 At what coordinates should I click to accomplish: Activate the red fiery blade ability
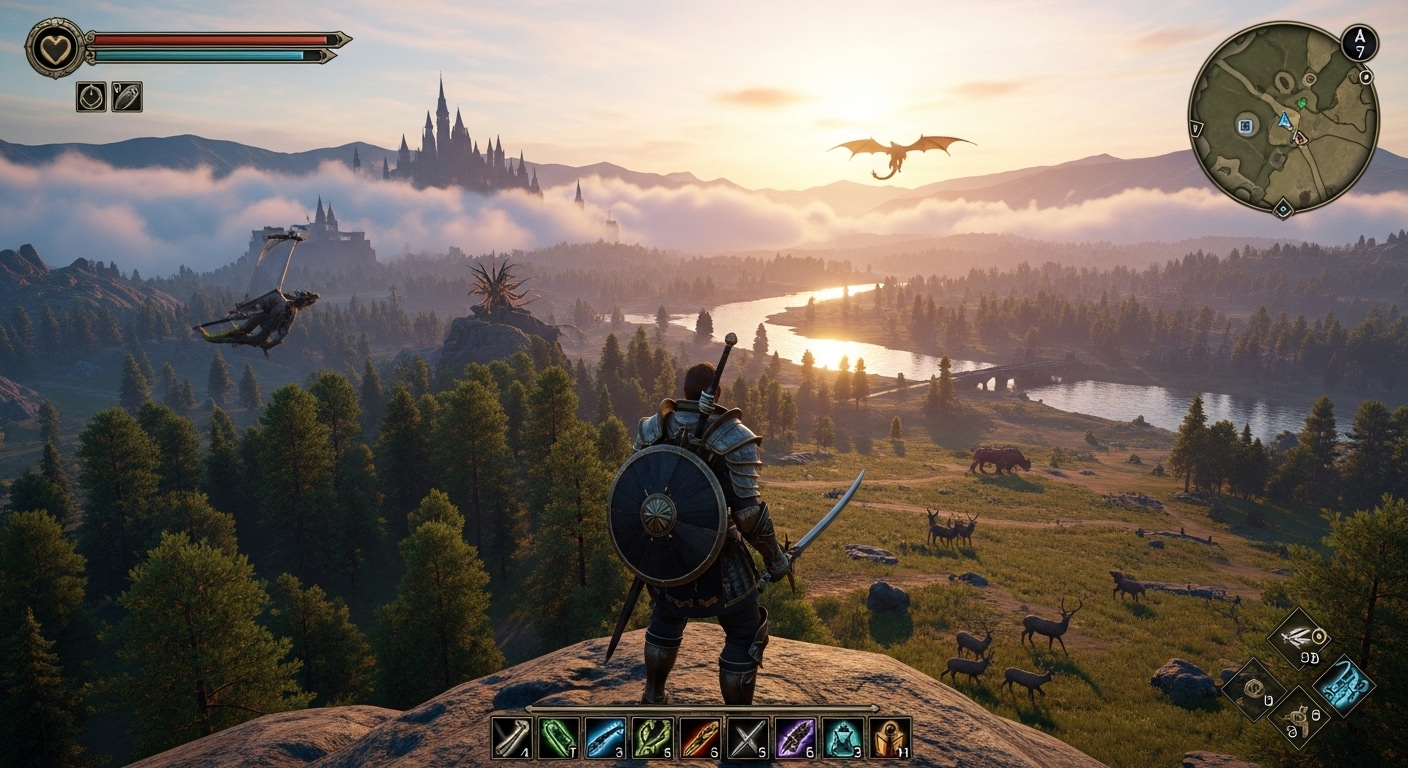700,738
